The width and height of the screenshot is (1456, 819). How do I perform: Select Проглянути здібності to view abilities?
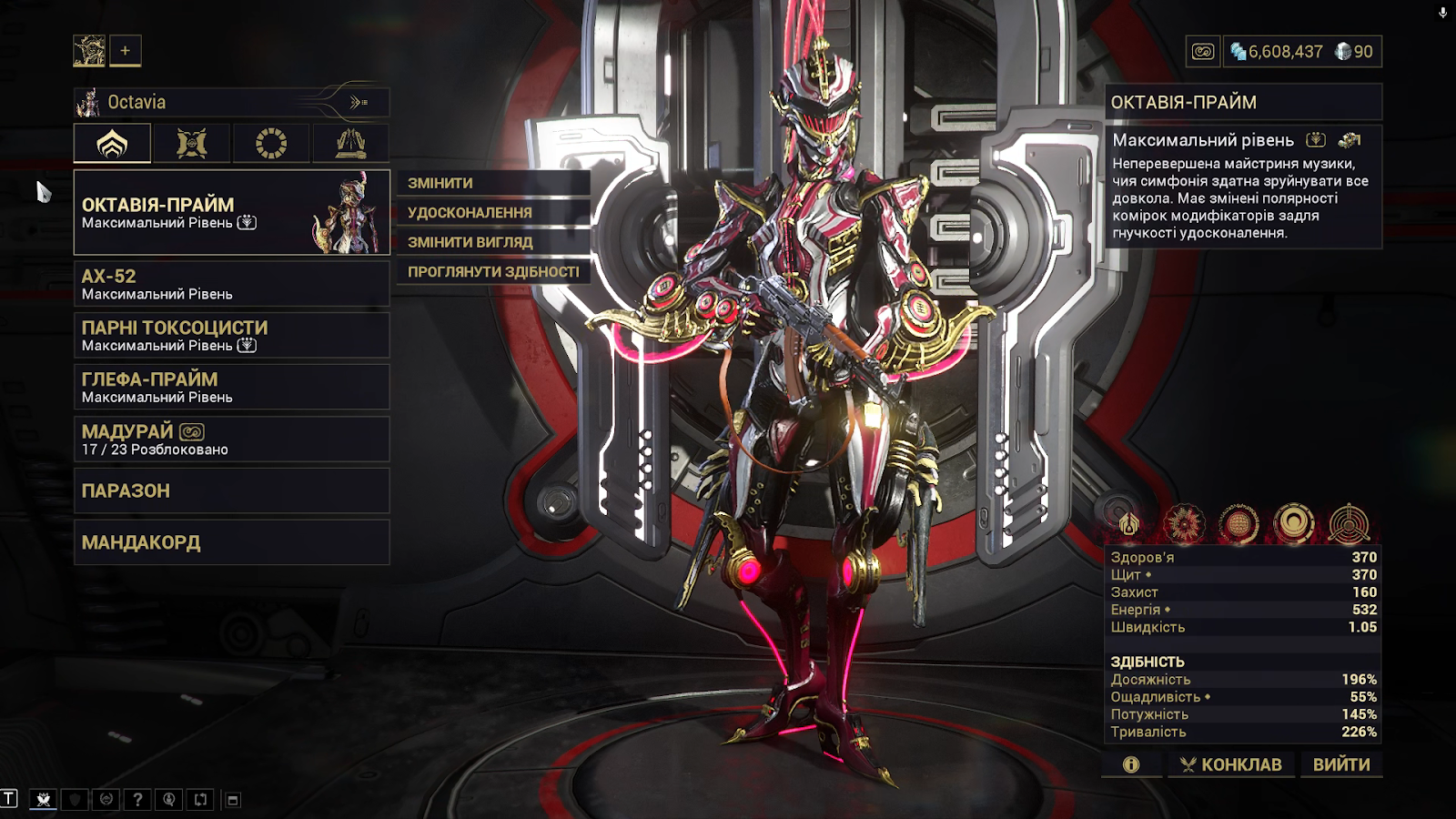pyautogui.click(x=492, y=271)
